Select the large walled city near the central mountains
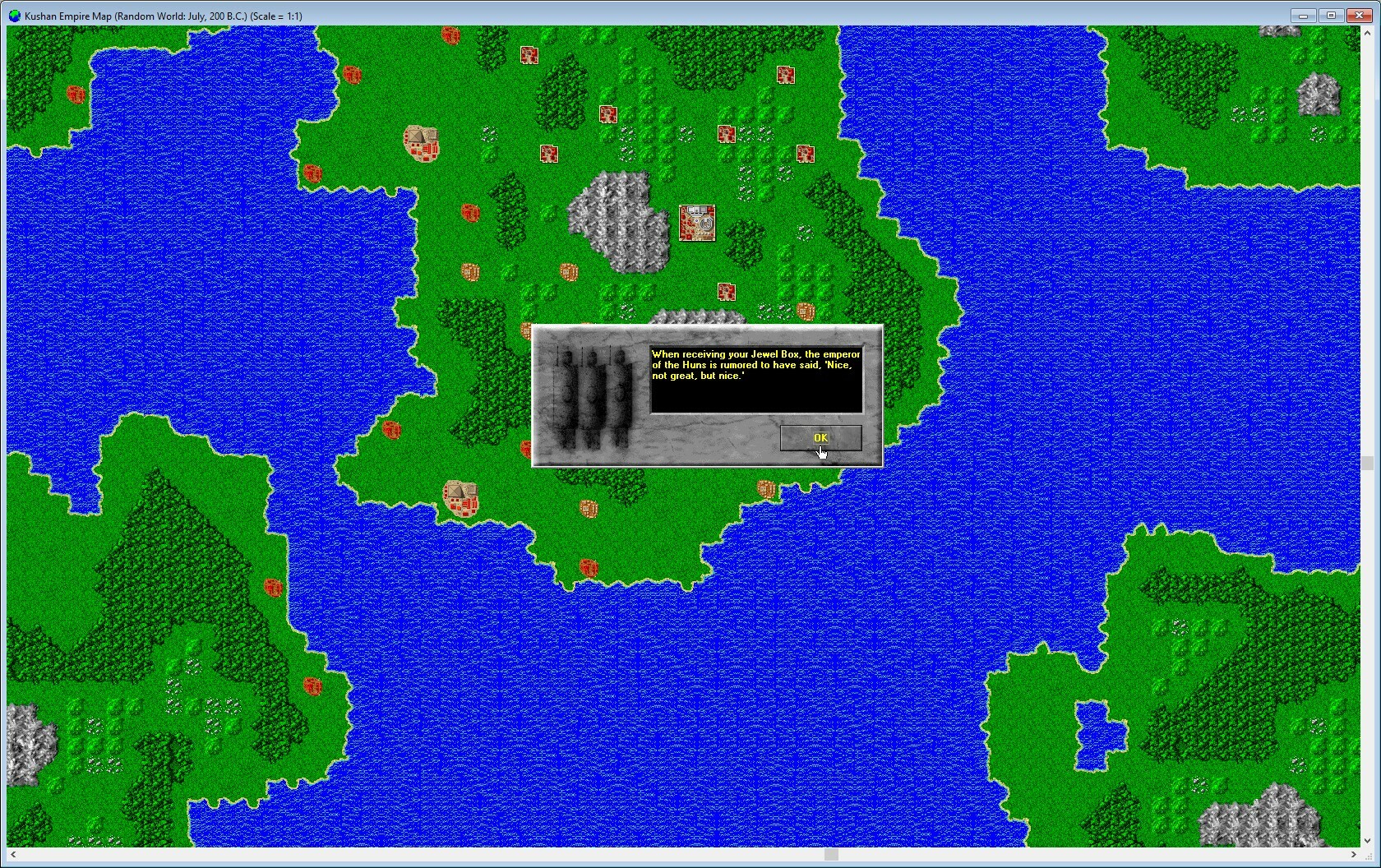Image resolution: width=1381 pixels, height=868 pixels. [x=697, y=223]
